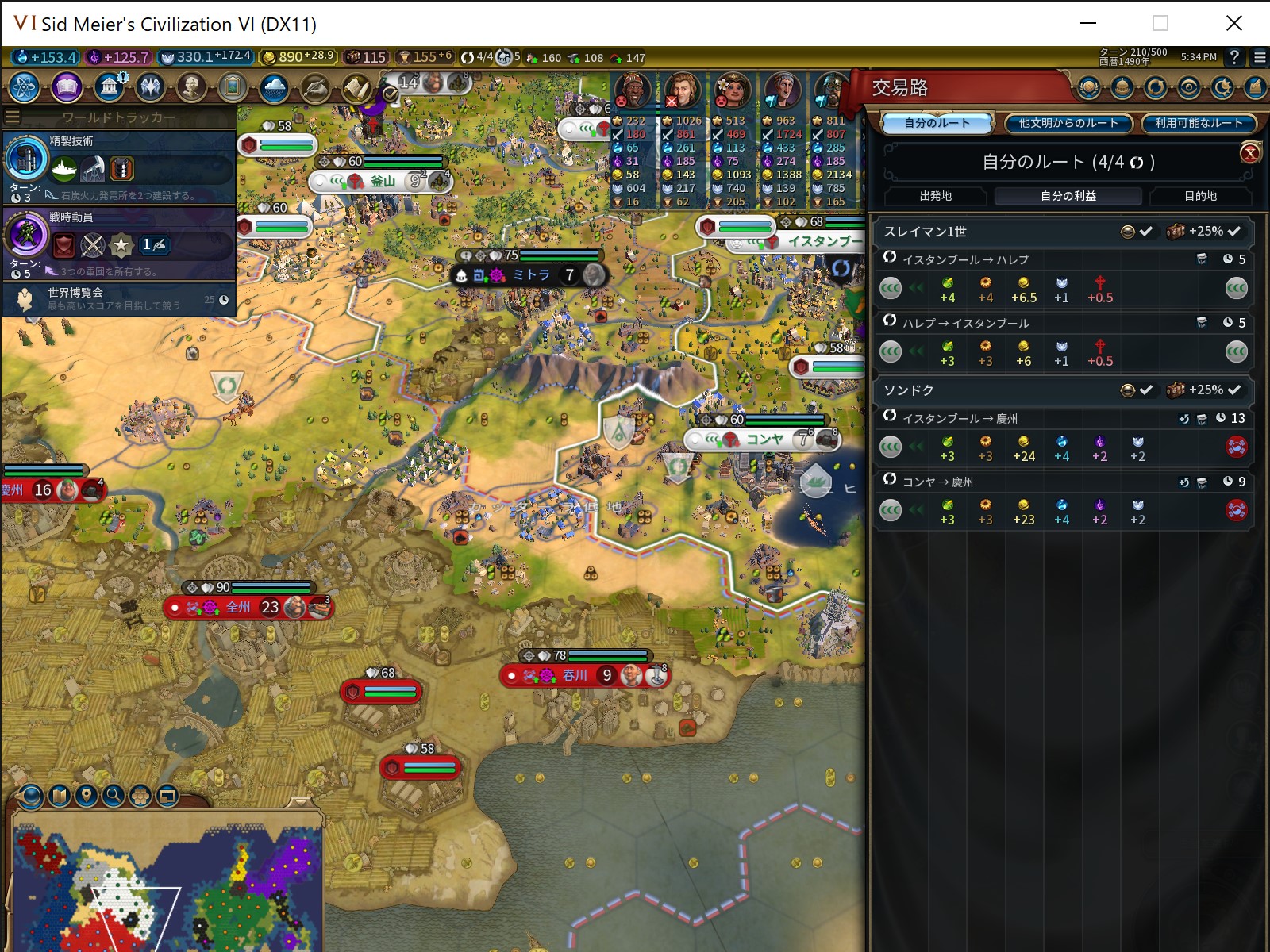Switch to the 他文明からのルート tab

(1068, 124)
